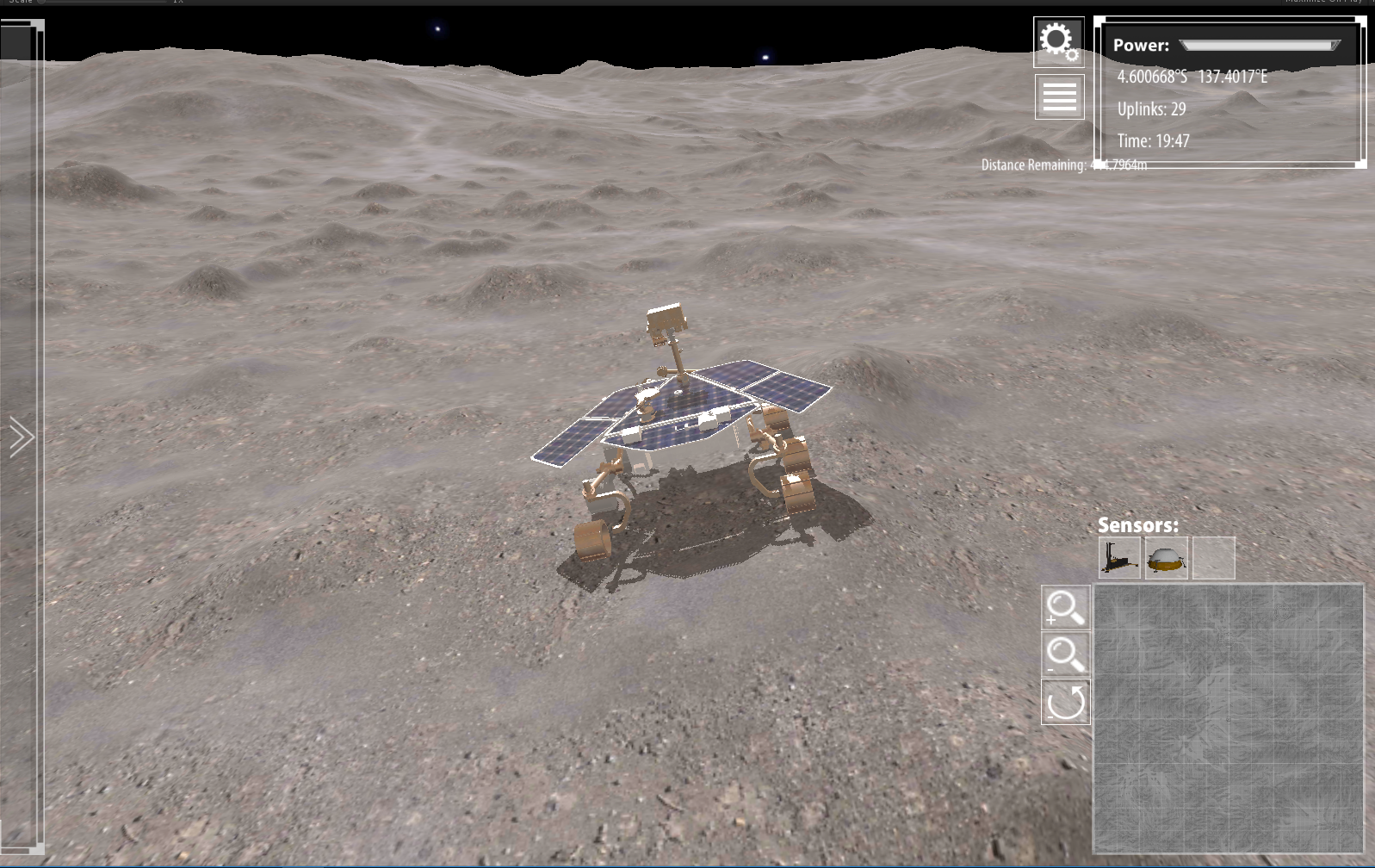Select the dome seismometer sensor slot
This screenshot has width=1375, height=868.
1167,558
